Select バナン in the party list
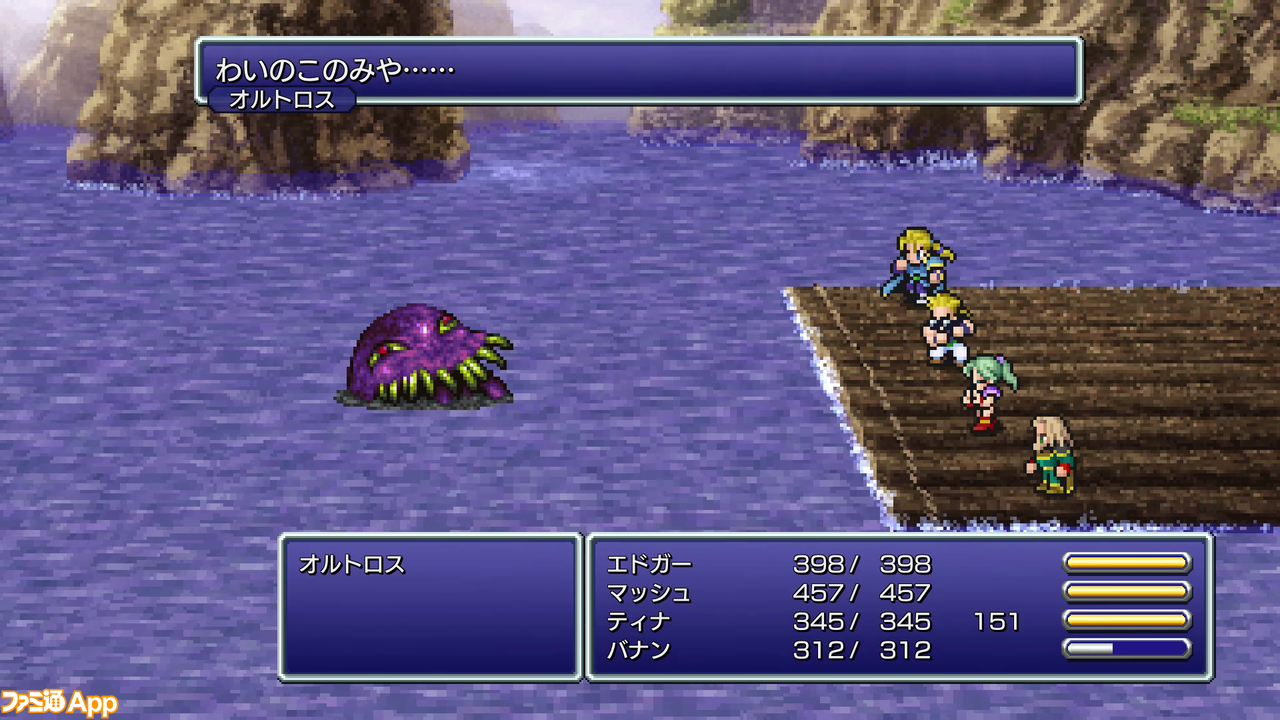Image resolution: width=1280 pixels, height=720 pixels. [x=639, y=651]
